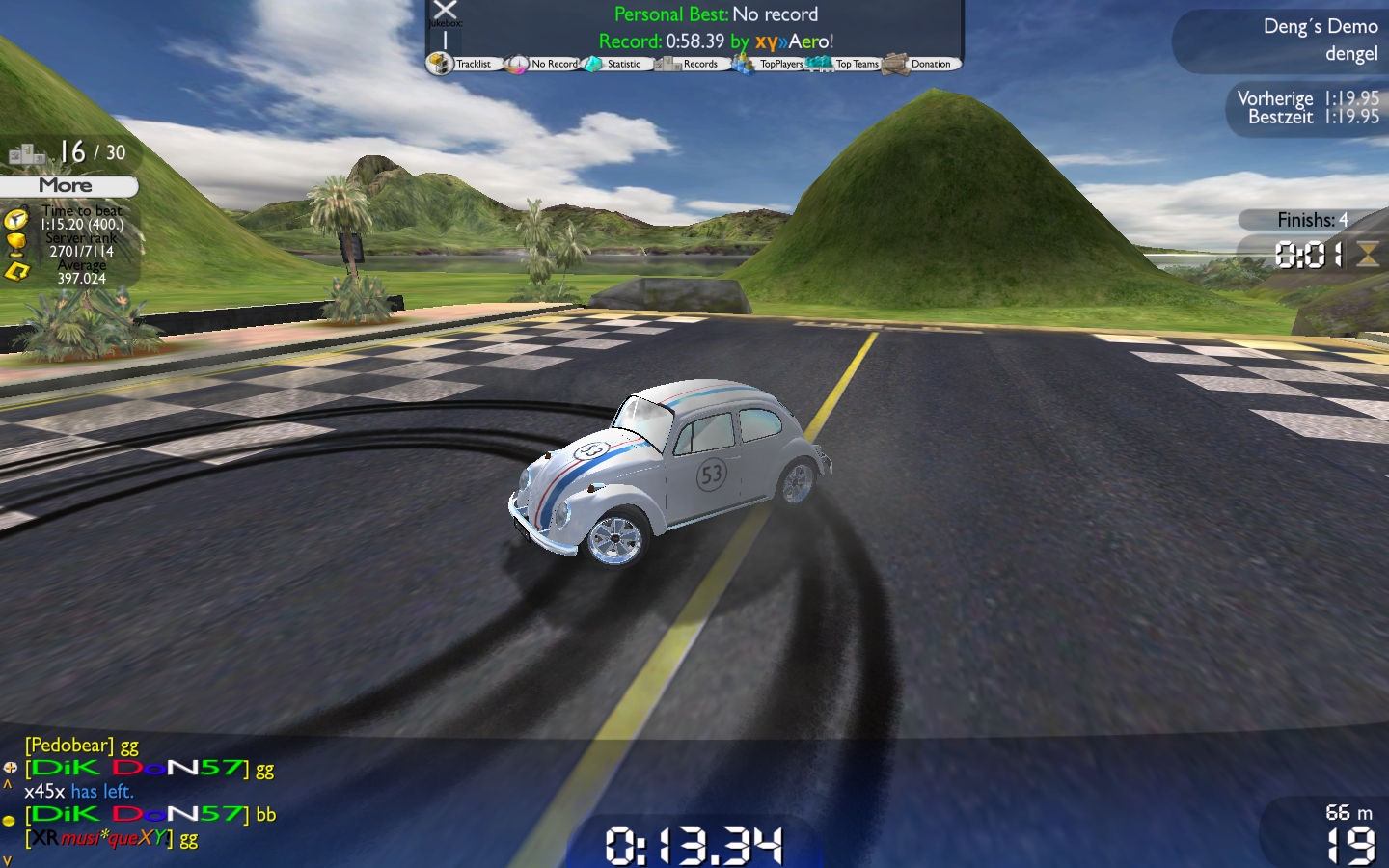Image resolution: width=1389 pixels, height=868 pixels.
Task: Close the top bar with the X
Action: coord(445,11)
